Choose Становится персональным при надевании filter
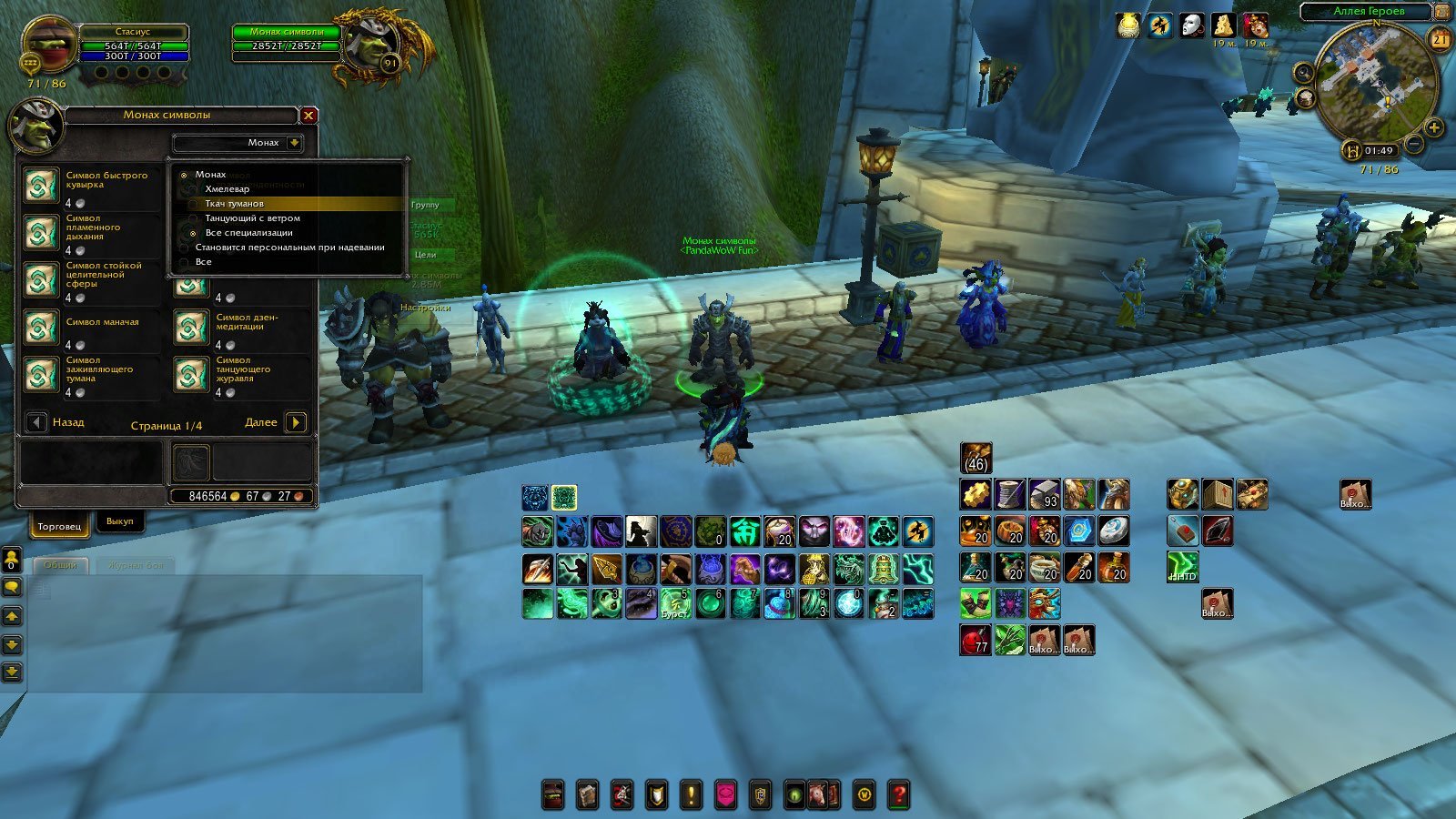1456x819 pixels. [289, 248]
